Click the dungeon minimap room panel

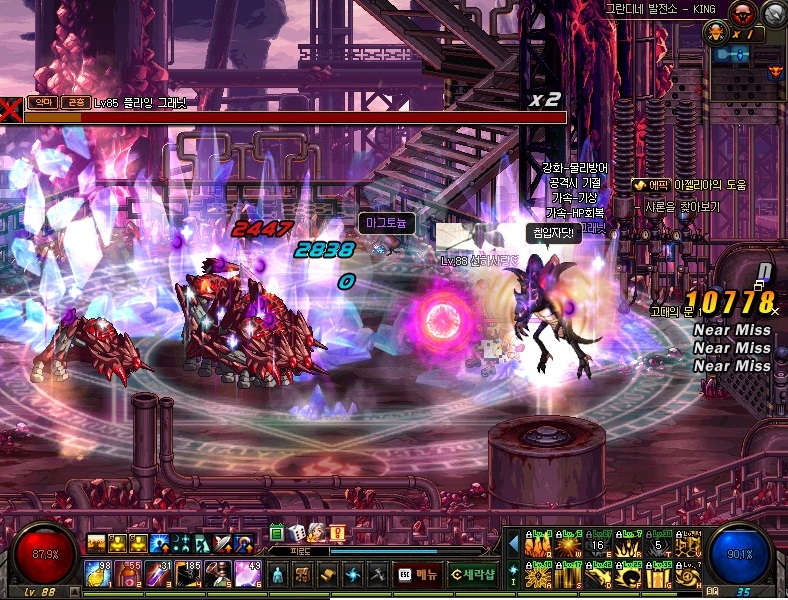tap(736, 56)
